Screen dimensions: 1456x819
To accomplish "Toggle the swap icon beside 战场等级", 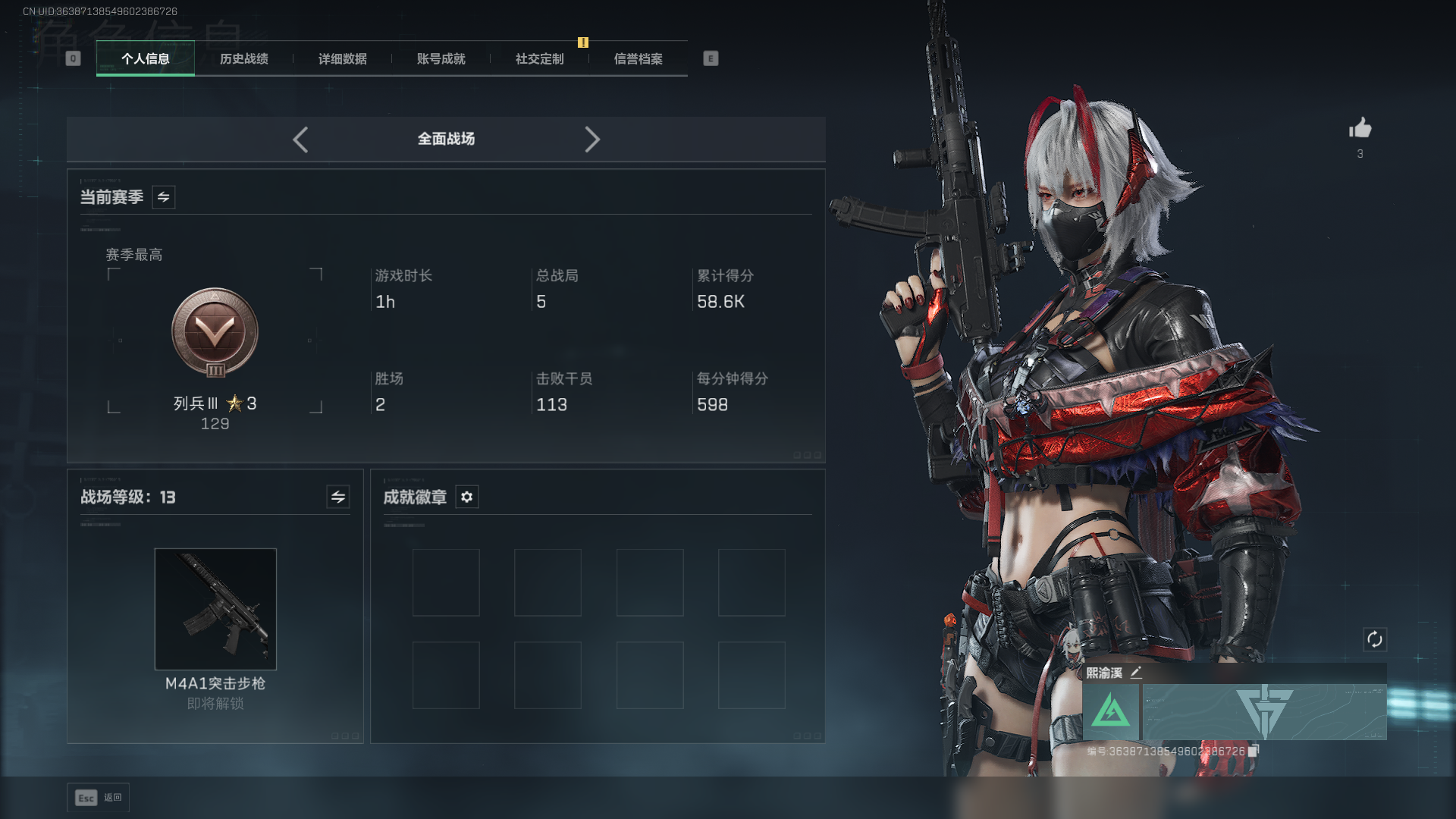I will [x=338, y=497].
